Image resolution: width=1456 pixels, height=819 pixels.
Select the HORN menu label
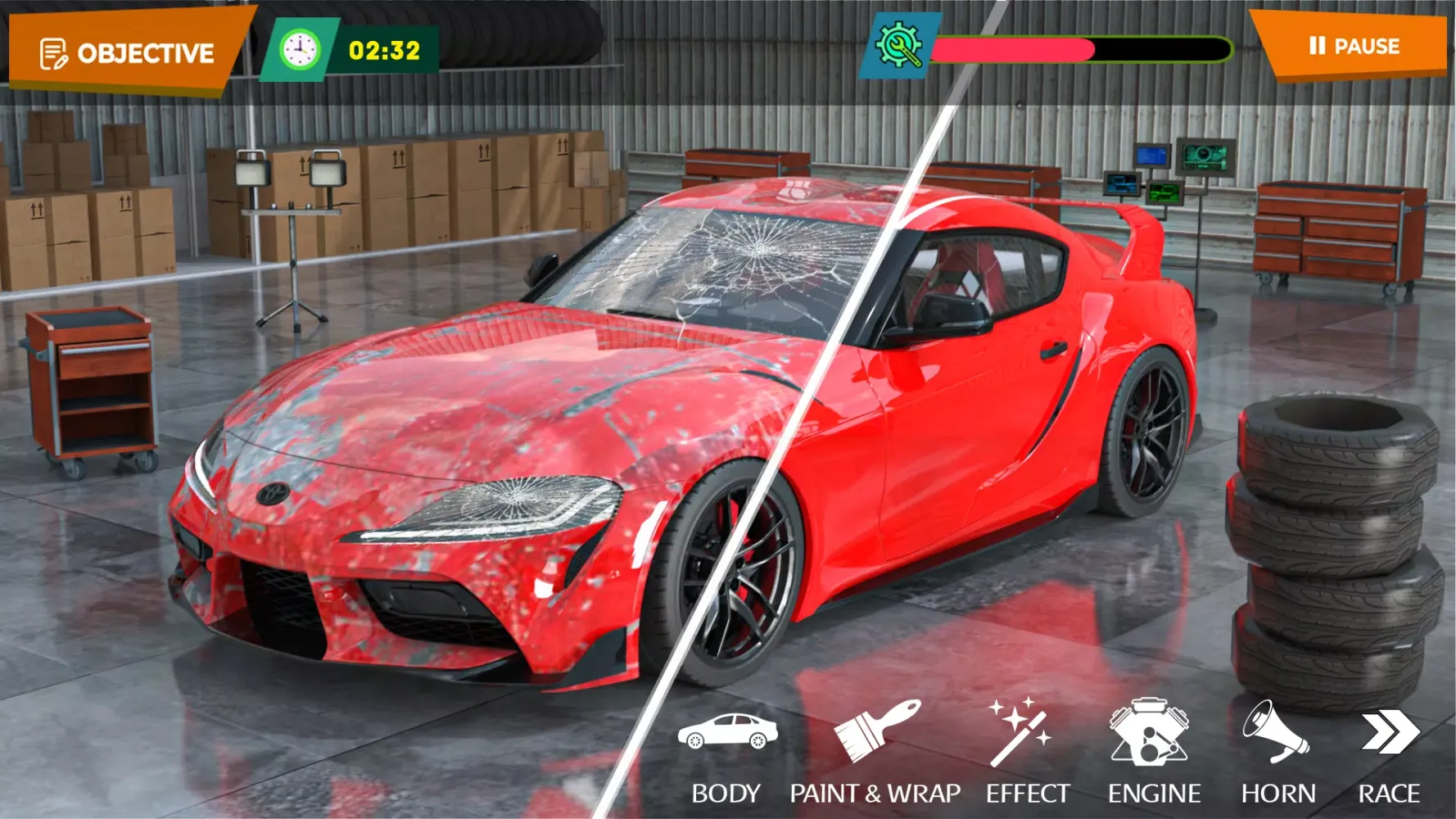pyautogui.click(x=1277, y=792)
